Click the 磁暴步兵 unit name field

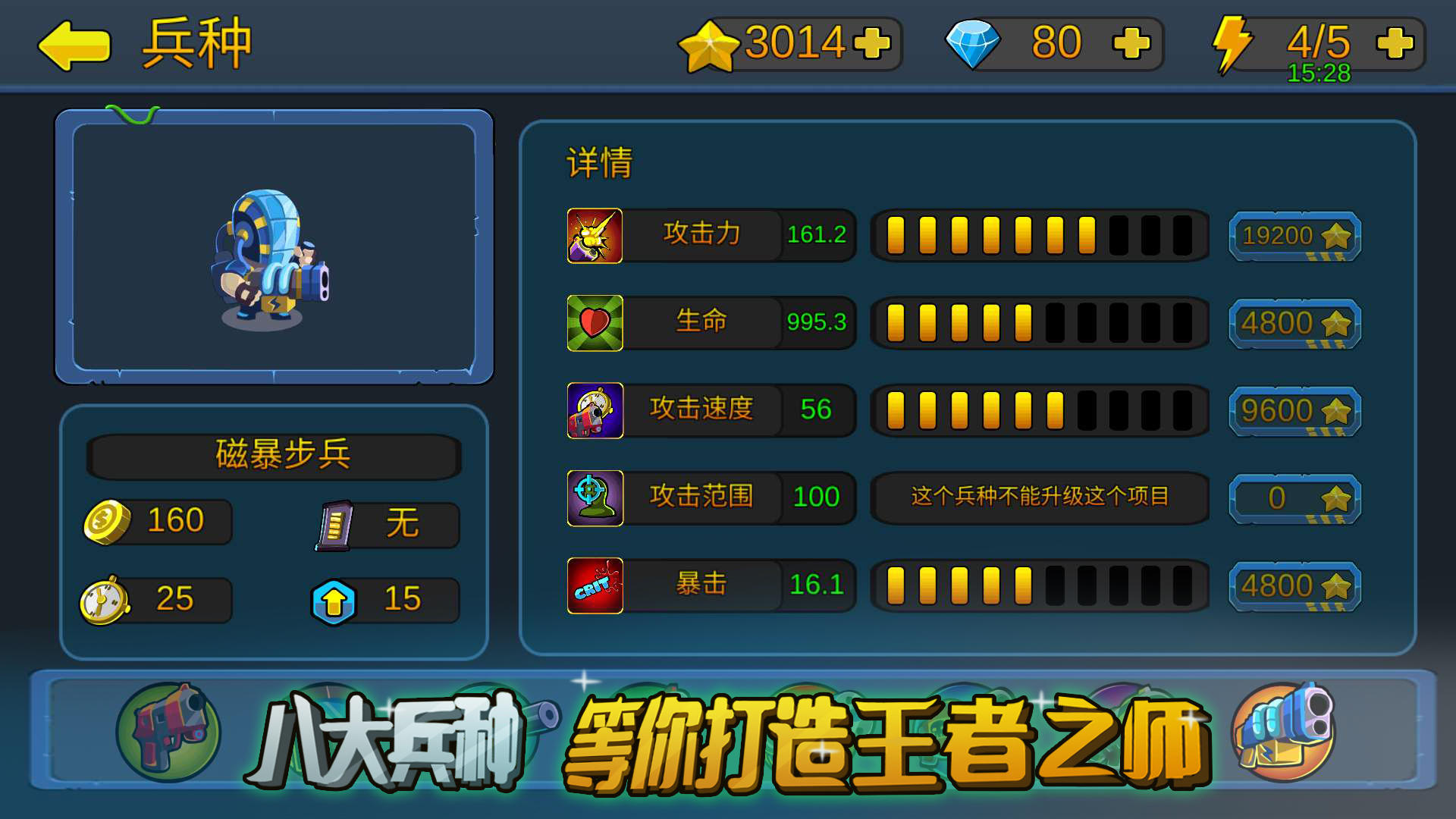(274, 454)
